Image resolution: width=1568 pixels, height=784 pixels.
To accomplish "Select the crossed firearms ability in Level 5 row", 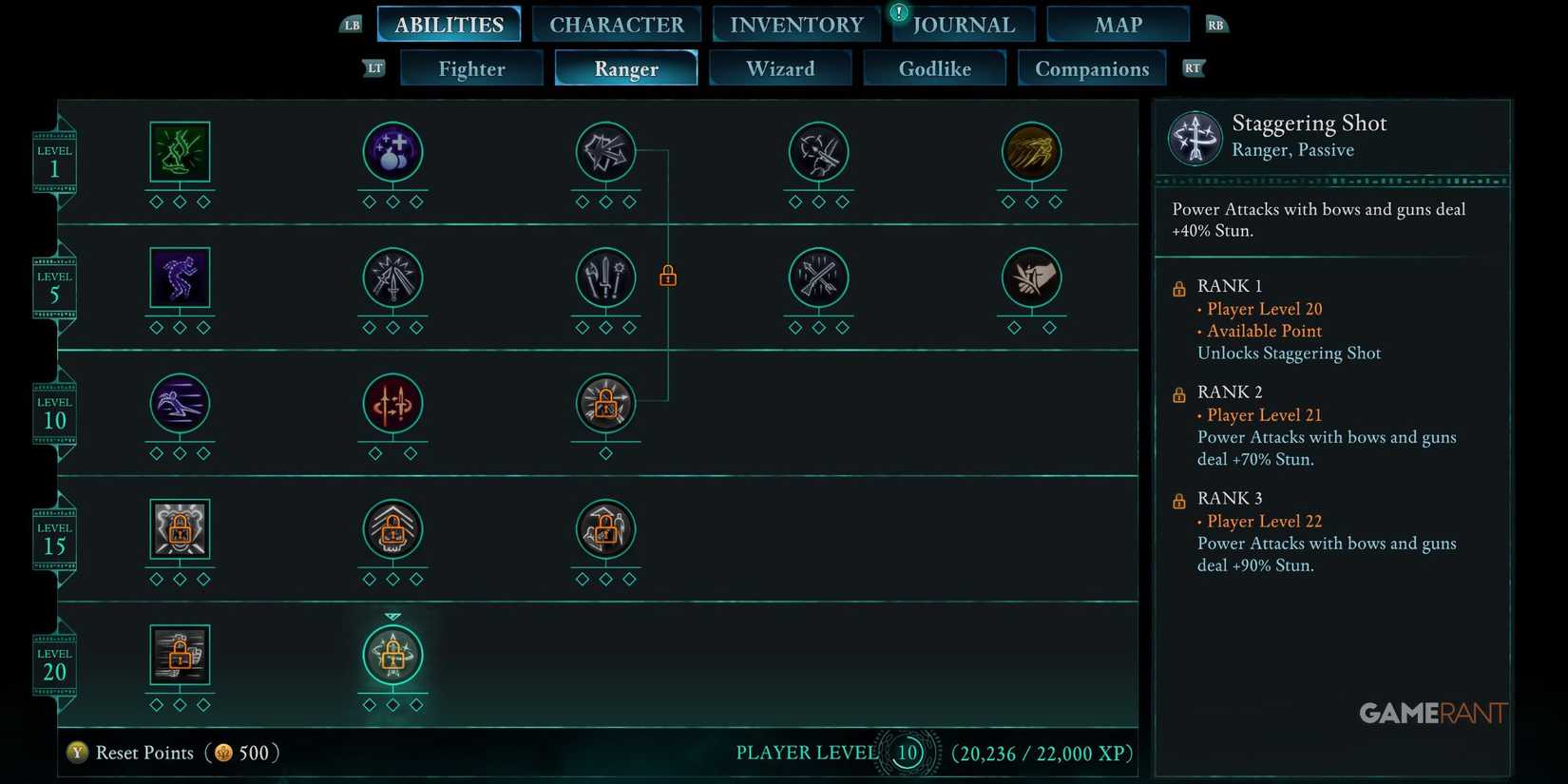I will click(x=818, y=277).
